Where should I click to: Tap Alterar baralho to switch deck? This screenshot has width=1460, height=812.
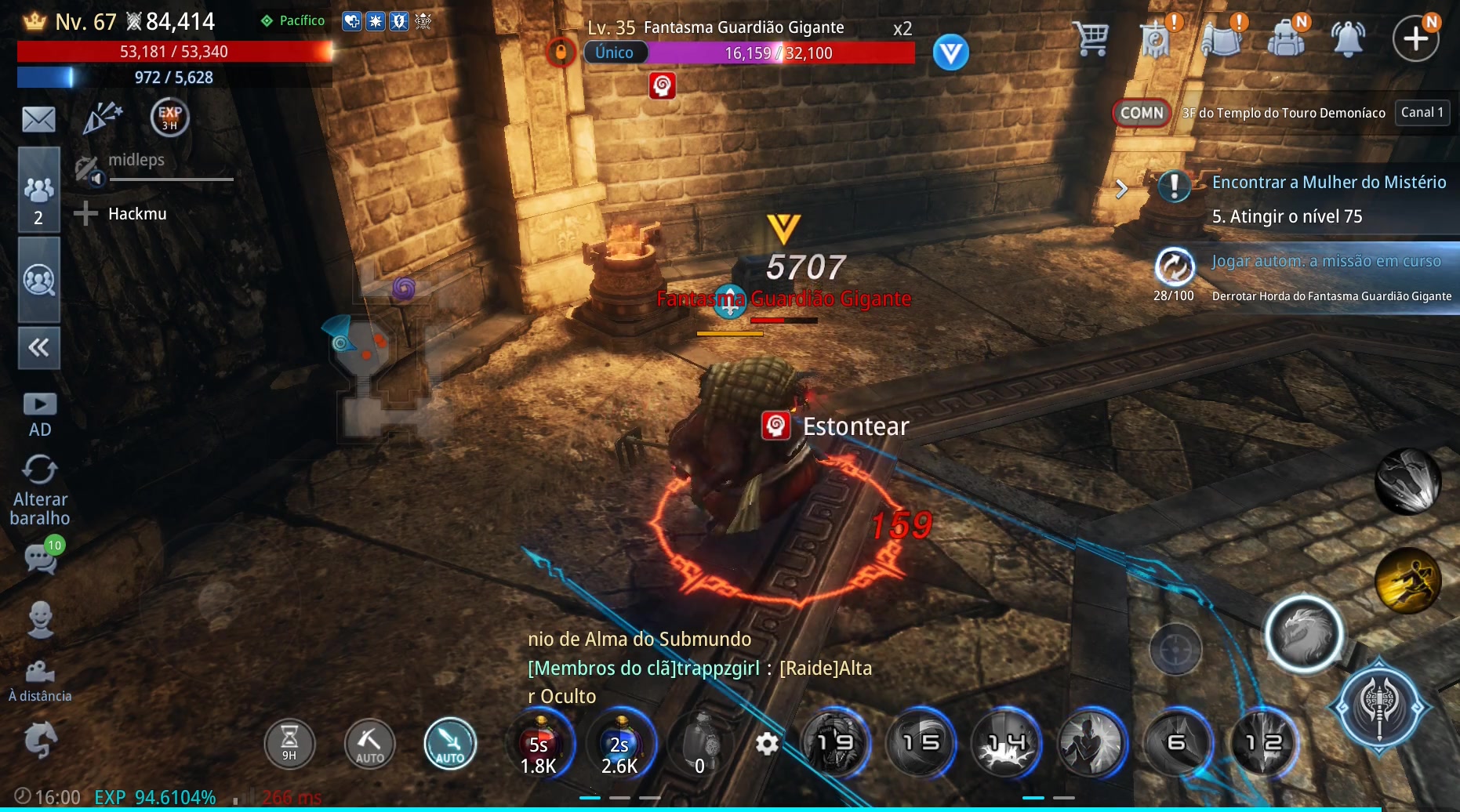point(40,491)
